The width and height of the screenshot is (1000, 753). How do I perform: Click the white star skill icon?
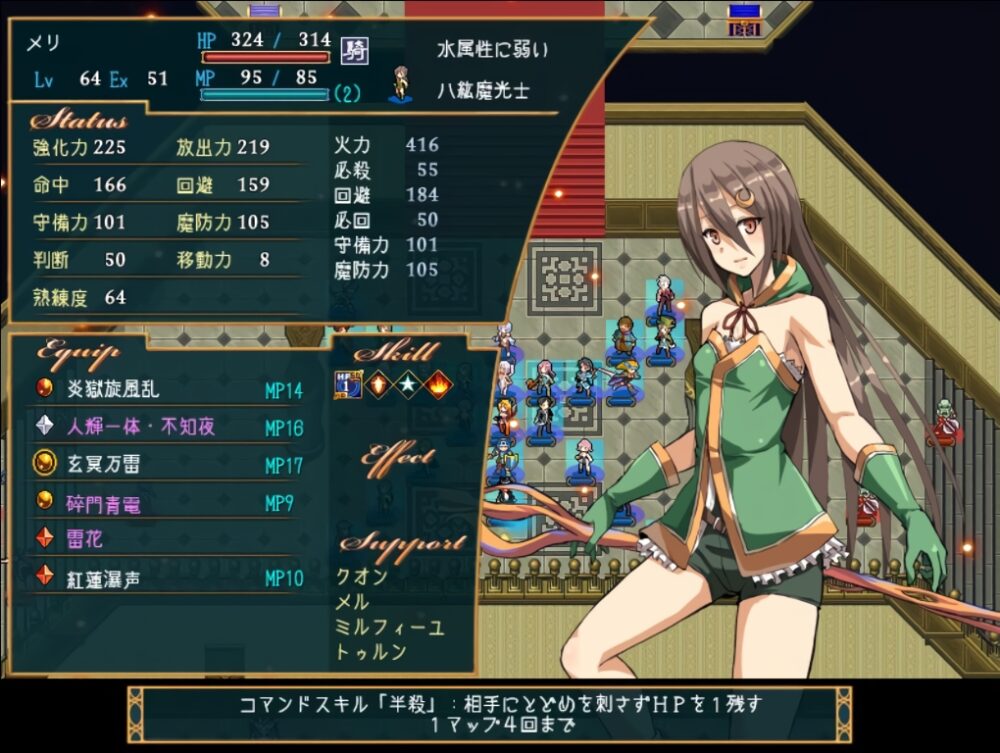tap(407, 384)
